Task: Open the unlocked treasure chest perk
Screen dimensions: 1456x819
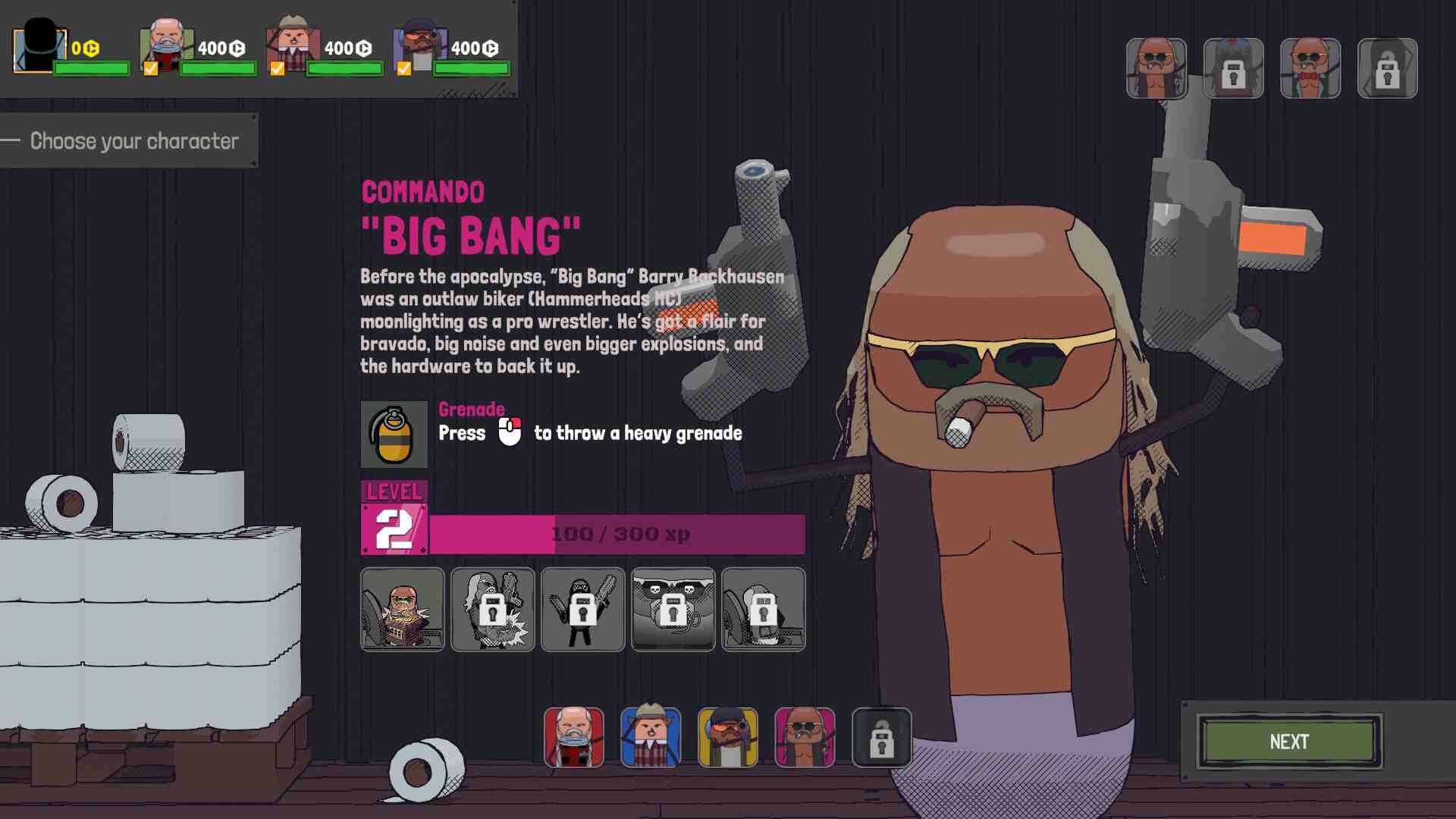Action: (403, 609)
